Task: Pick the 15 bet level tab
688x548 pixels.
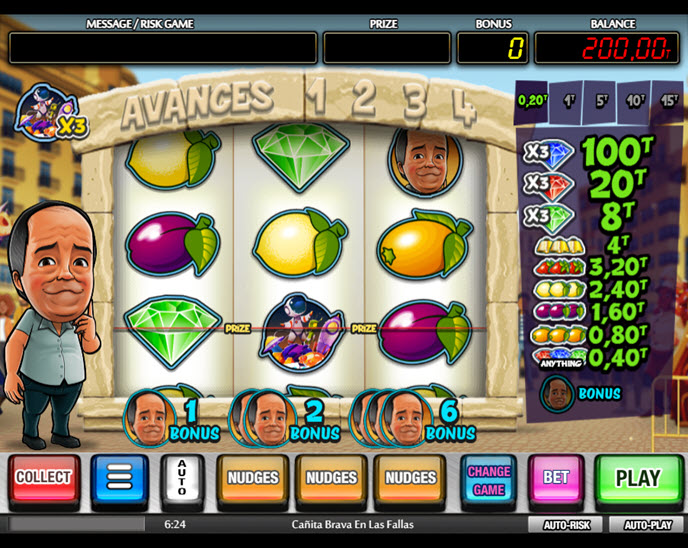Action: (668, 100)
